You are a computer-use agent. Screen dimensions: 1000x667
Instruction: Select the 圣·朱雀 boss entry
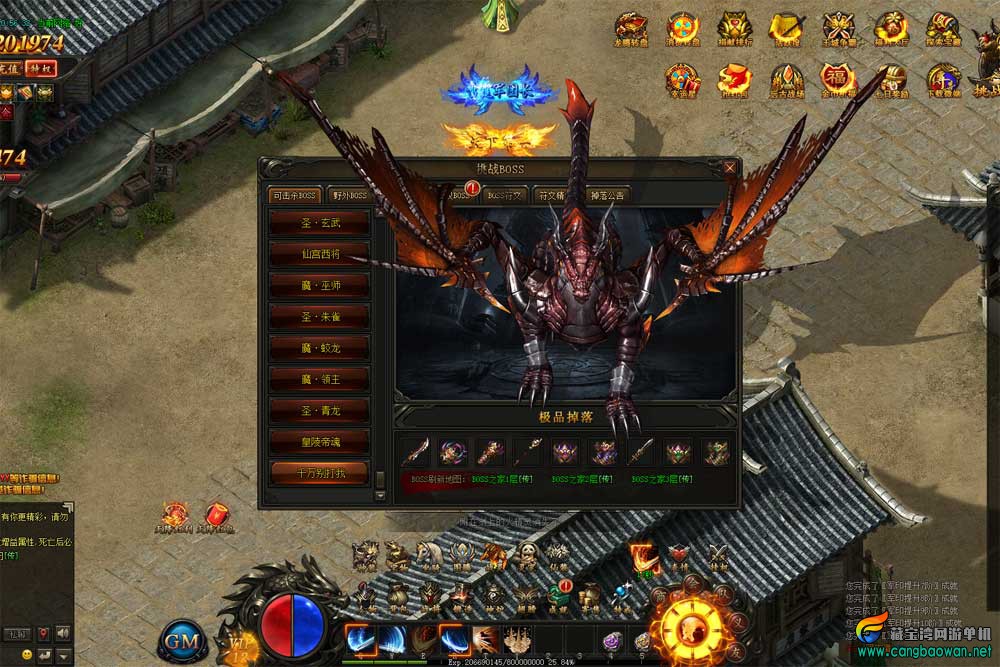click(x=320, y=317)
